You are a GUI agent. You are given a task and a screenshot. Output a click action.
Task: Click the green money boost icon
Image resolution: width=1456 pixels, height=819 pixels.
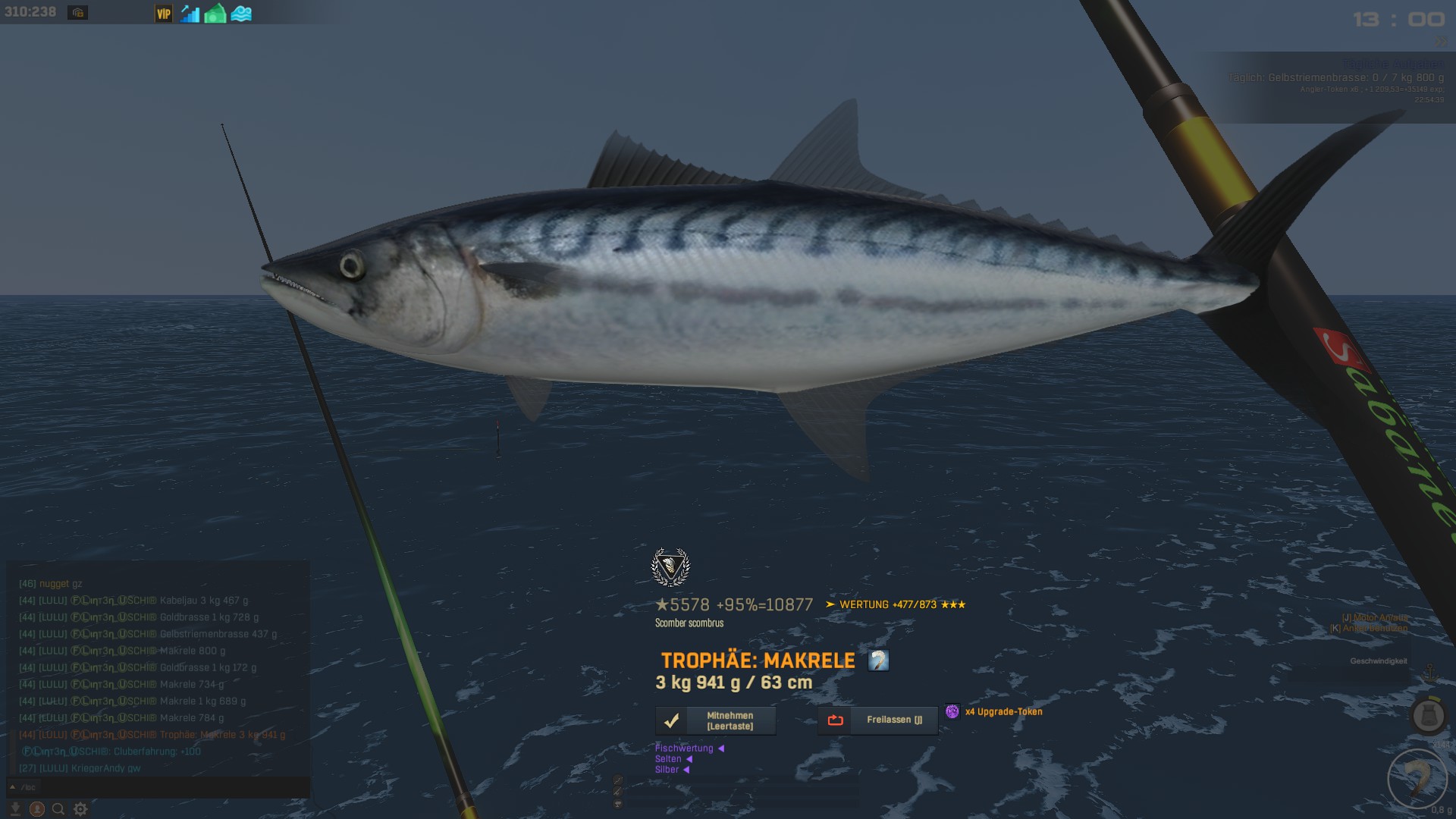coord(215,14)
